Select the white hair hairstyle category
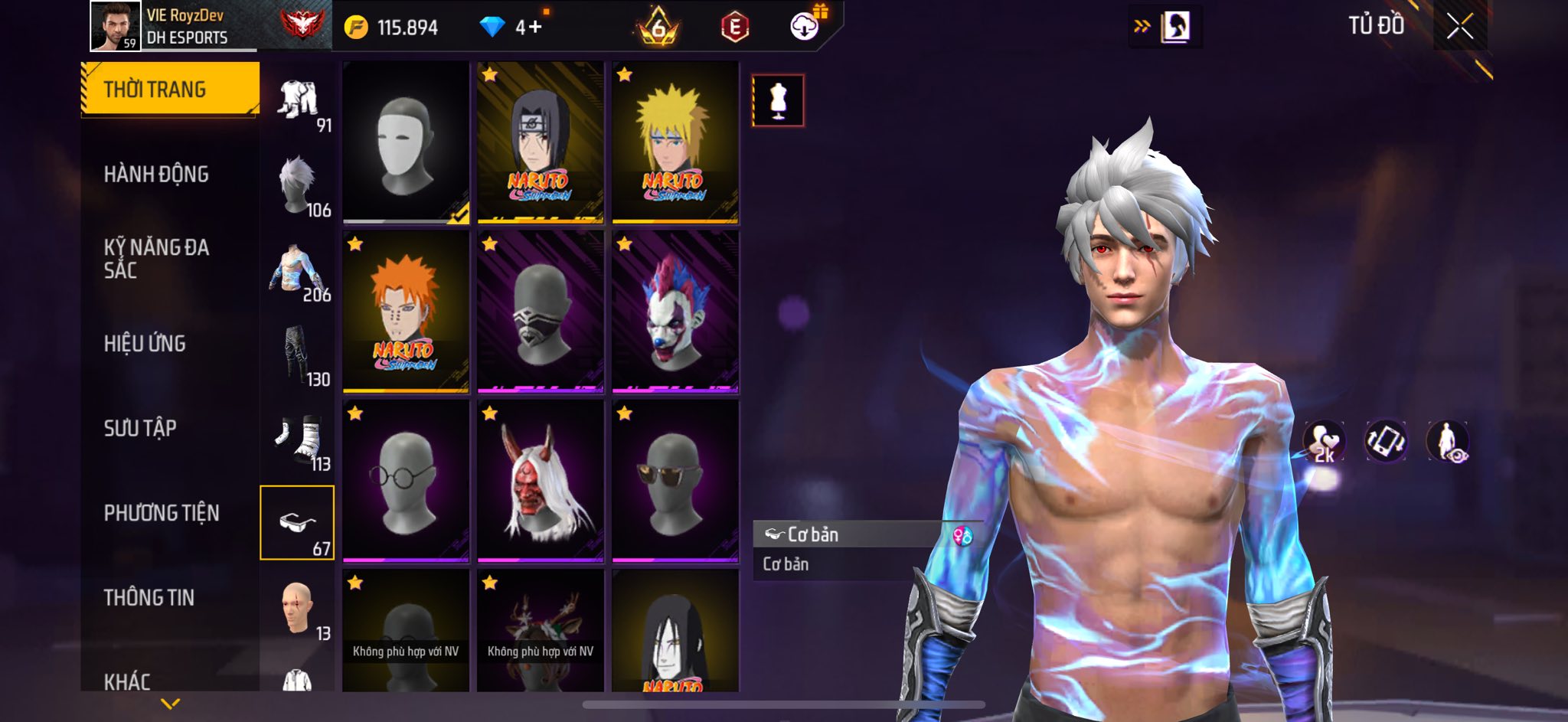The width and height of the screenshot is (1568, 722). tap(297, 185)
